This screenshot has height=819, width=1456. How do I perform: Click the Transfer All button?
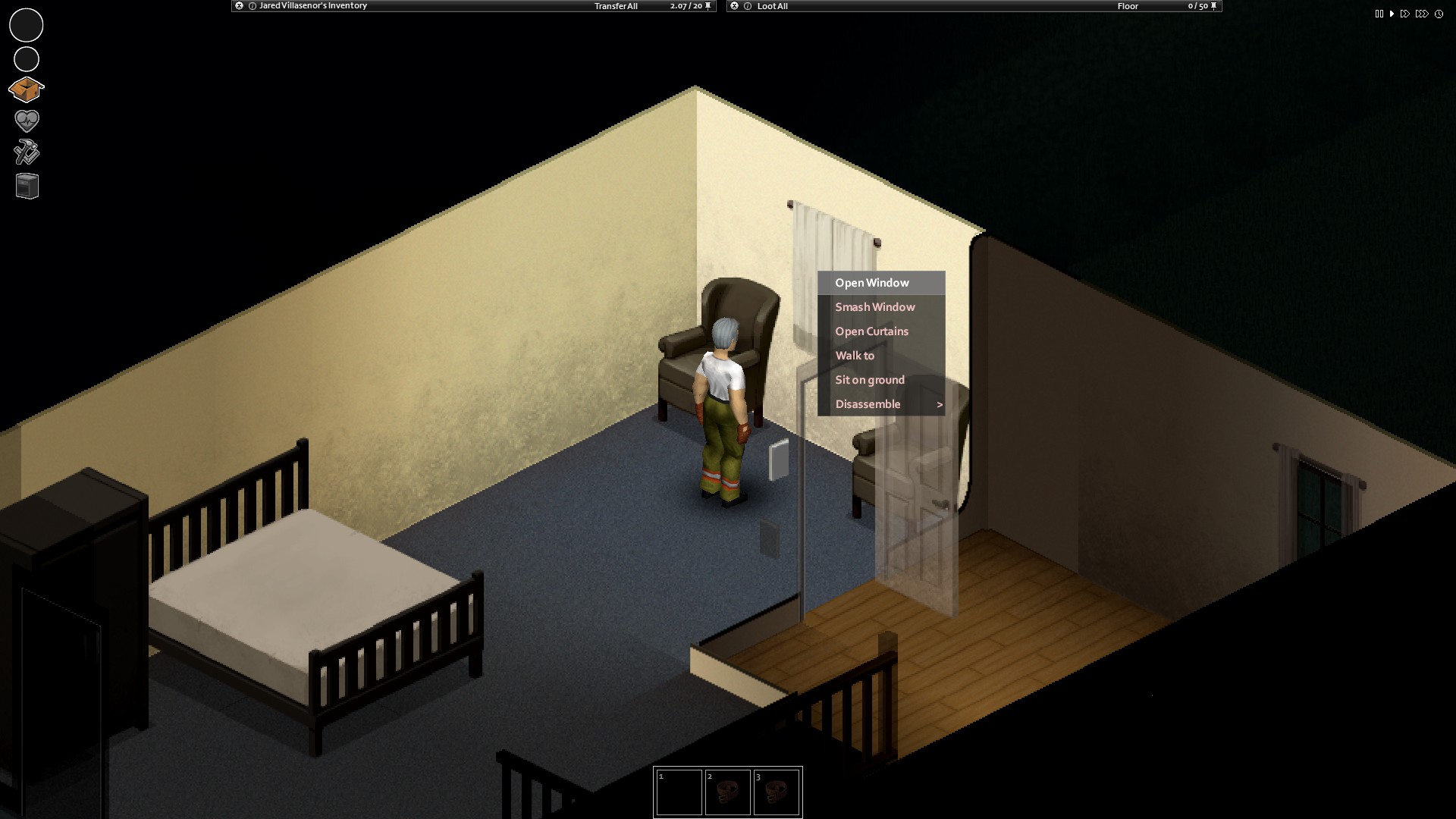point(616,6)
